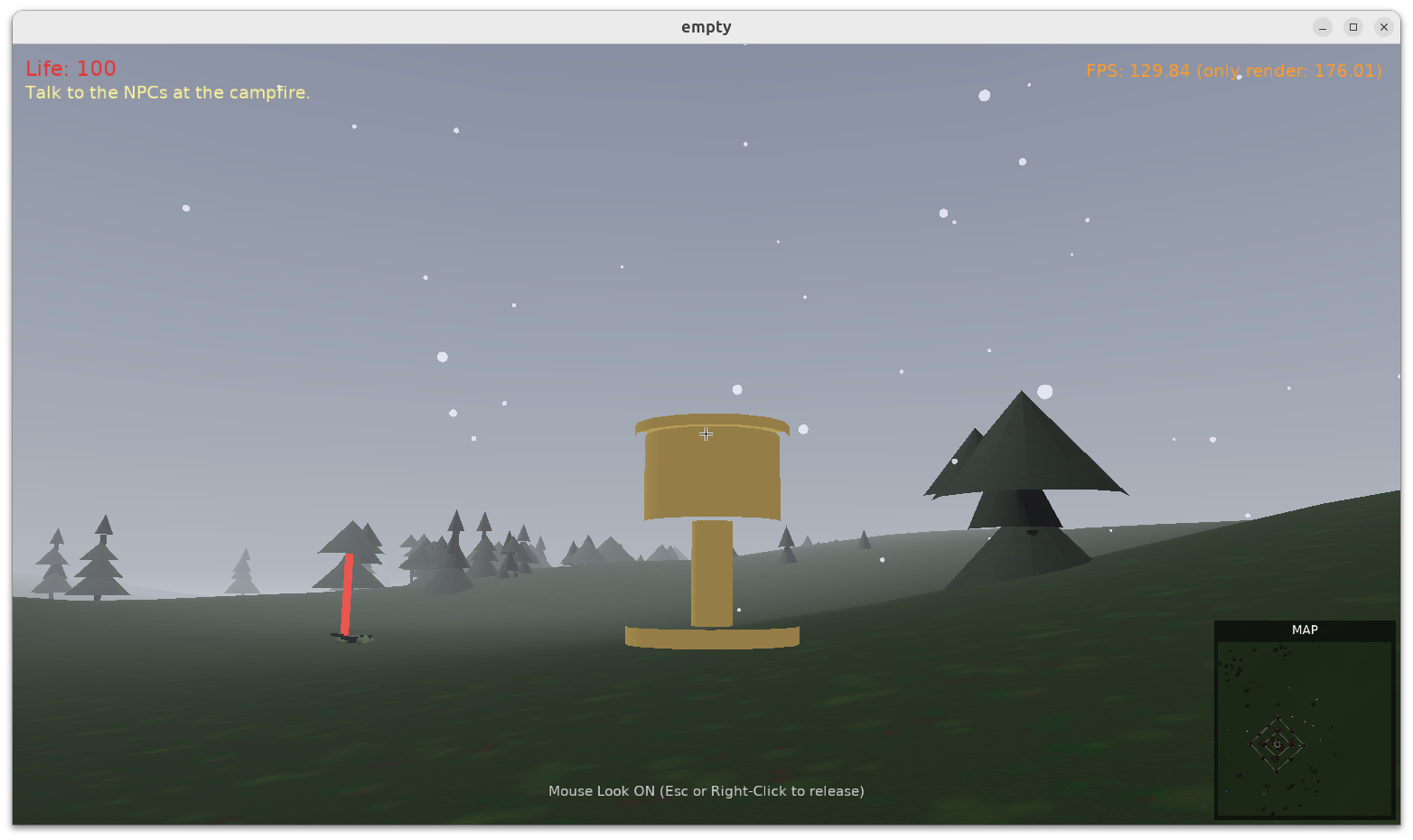Maximize the game window
Viewport: 1413px width, 840px height.
1352,27
